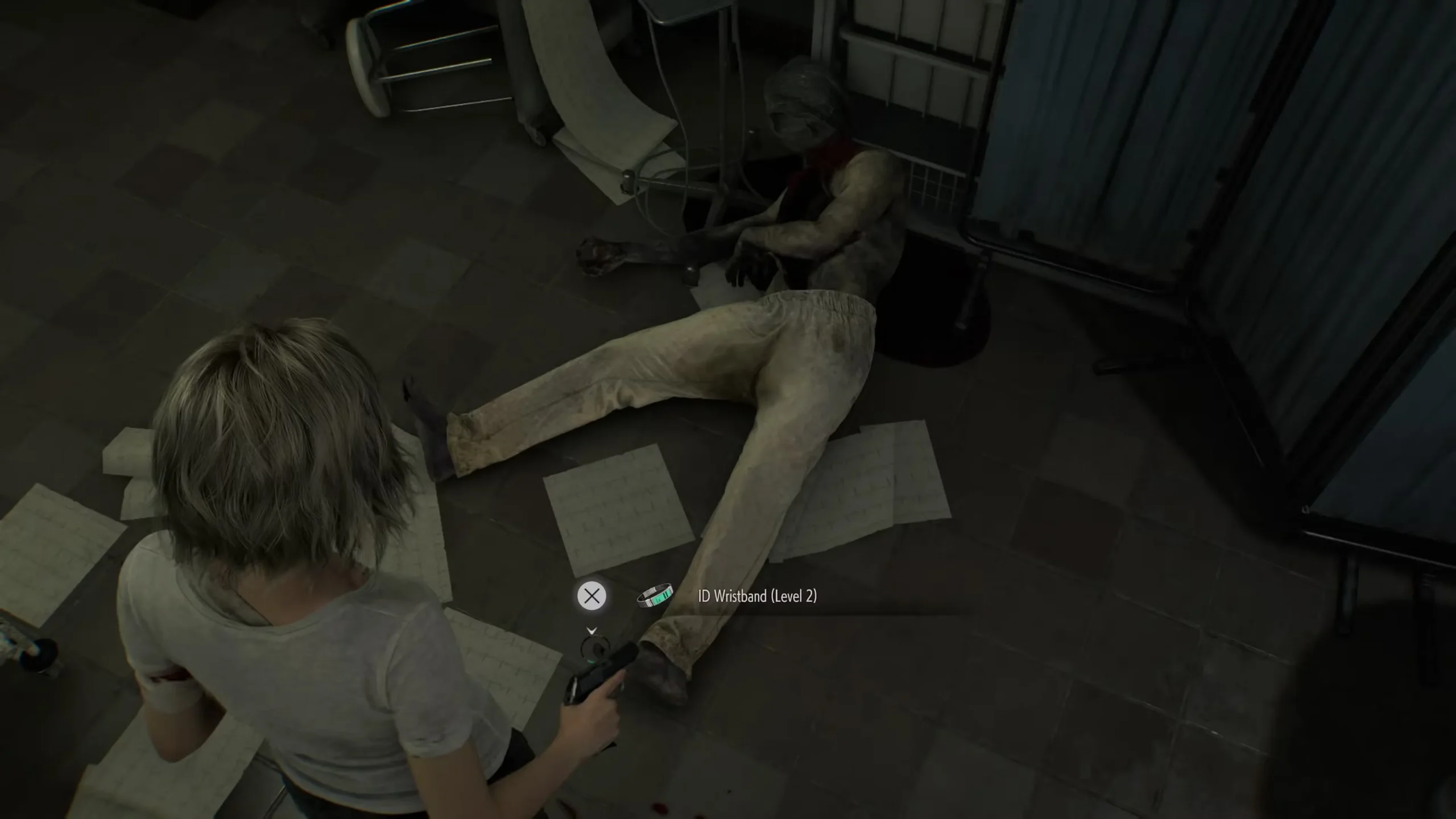Click the green Lv indicator on the wristband
This screenshot has height=819, width=1456.
click(657, 601)
